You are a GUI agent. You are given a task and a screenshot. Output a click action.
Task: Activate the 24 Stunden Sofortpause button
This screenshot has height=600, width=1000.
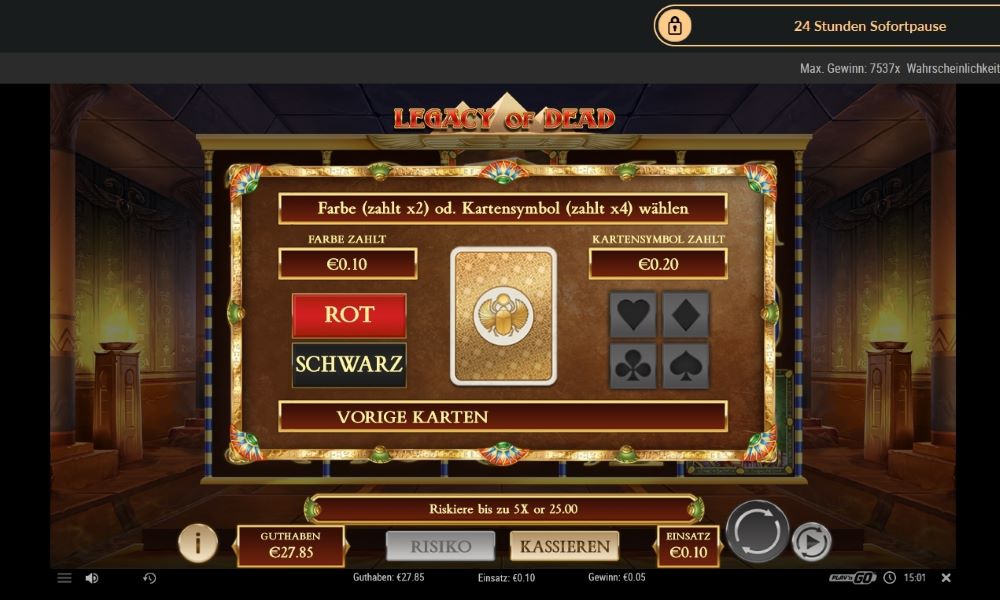827,26
